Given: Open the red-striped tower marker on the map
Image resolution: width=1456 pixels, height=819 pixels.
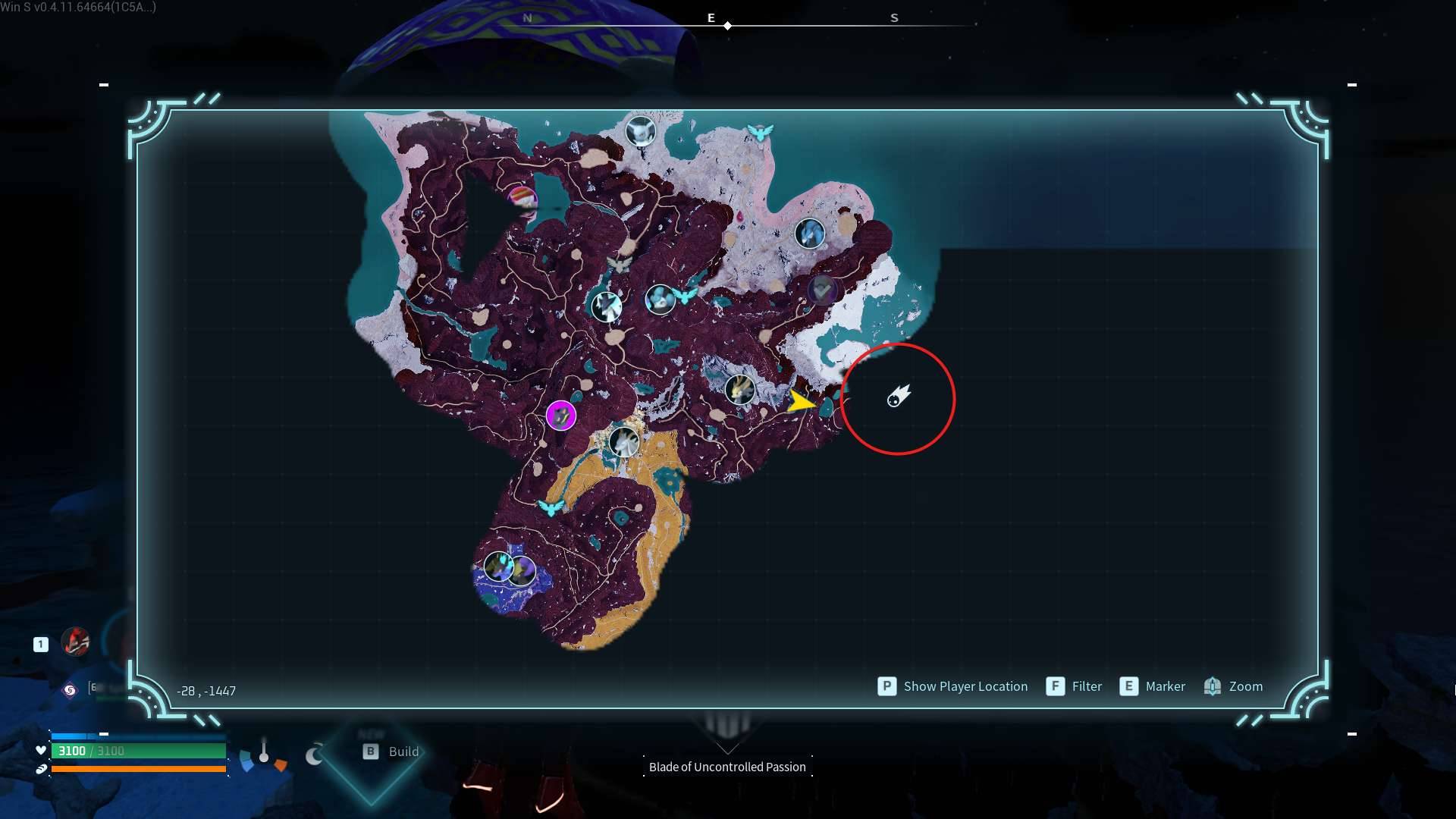Looking at the screenshot, I should coord(522,199).
